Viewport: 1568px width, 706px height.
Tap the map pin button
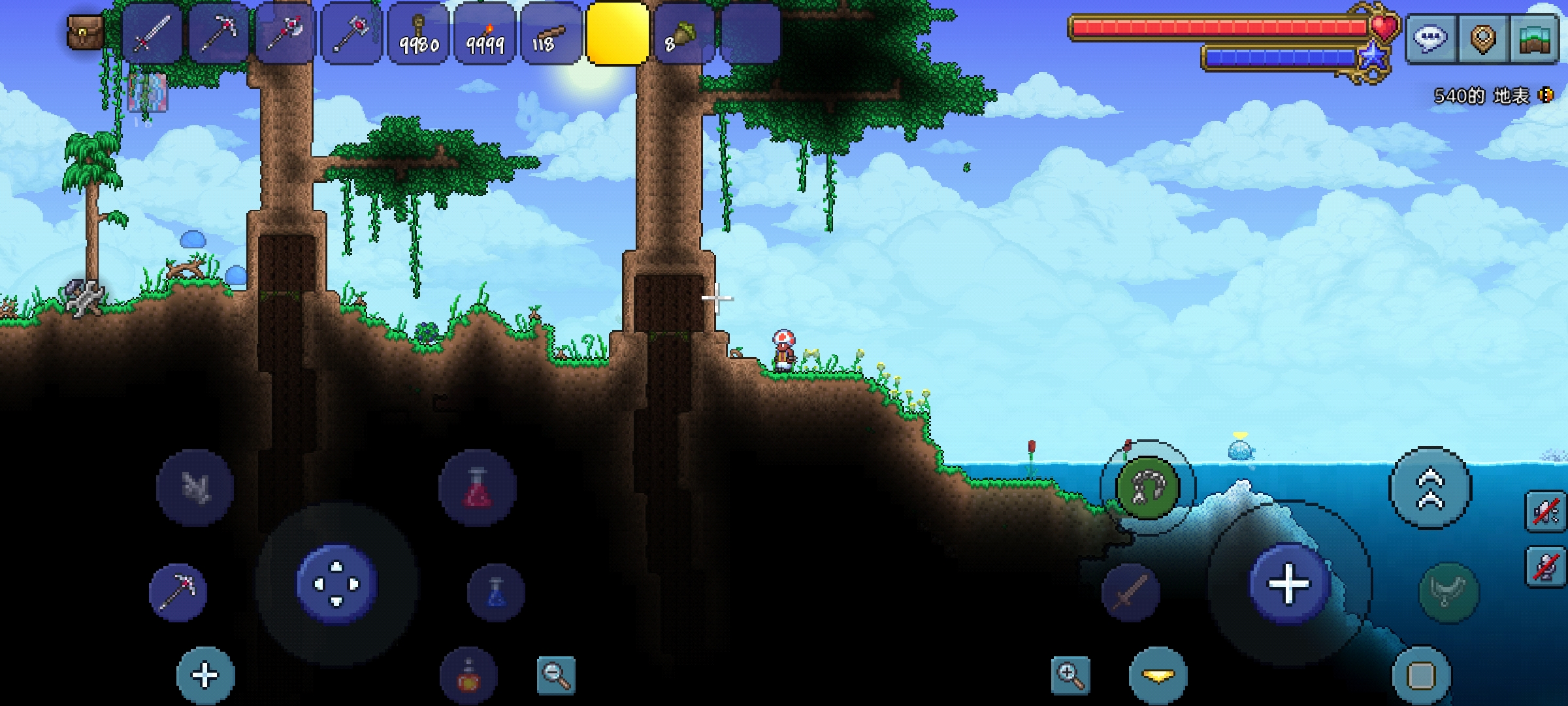click(1483, 38)
